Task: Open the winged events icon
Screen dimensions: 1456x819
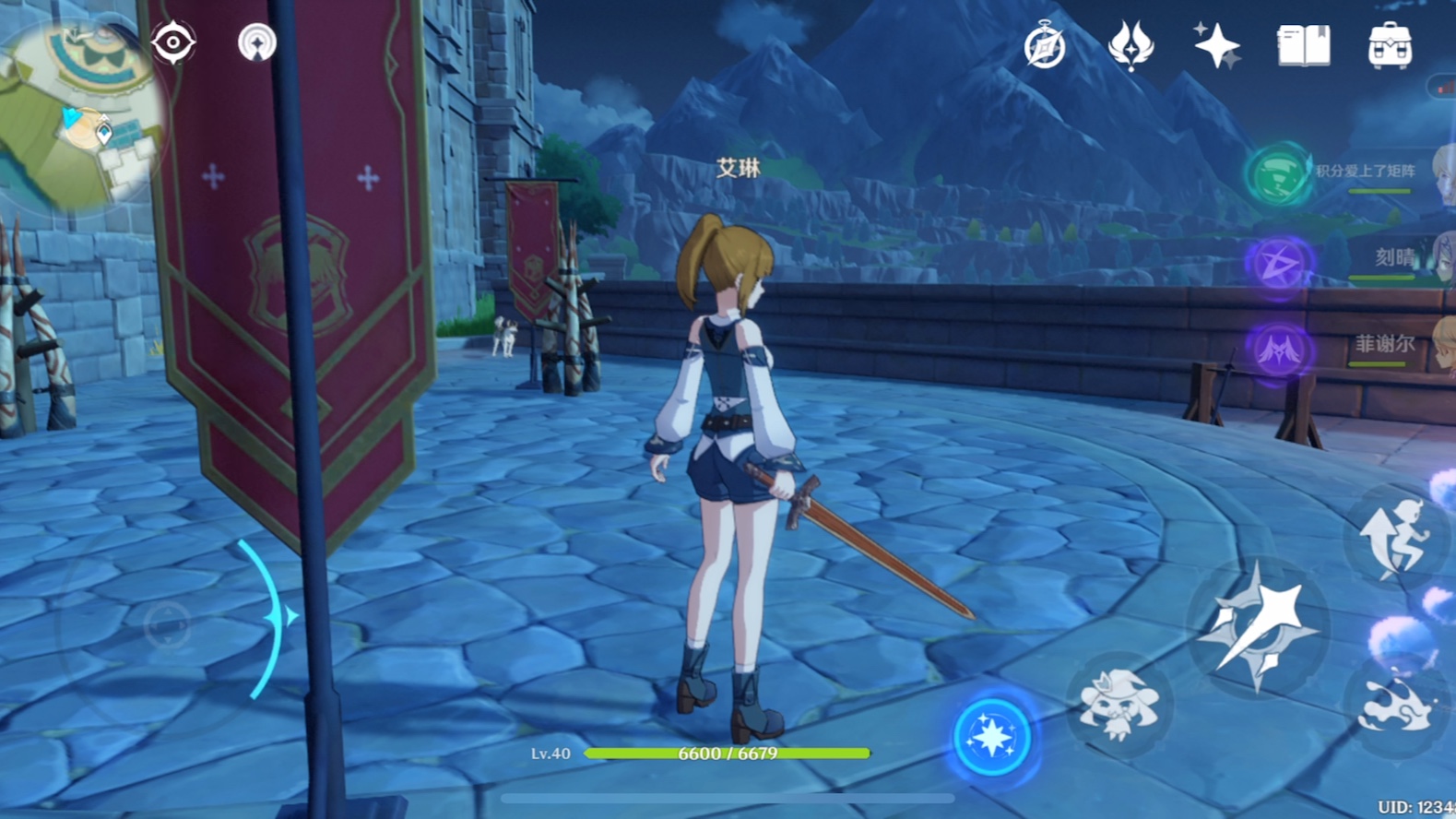Action: pos(1130,46)
